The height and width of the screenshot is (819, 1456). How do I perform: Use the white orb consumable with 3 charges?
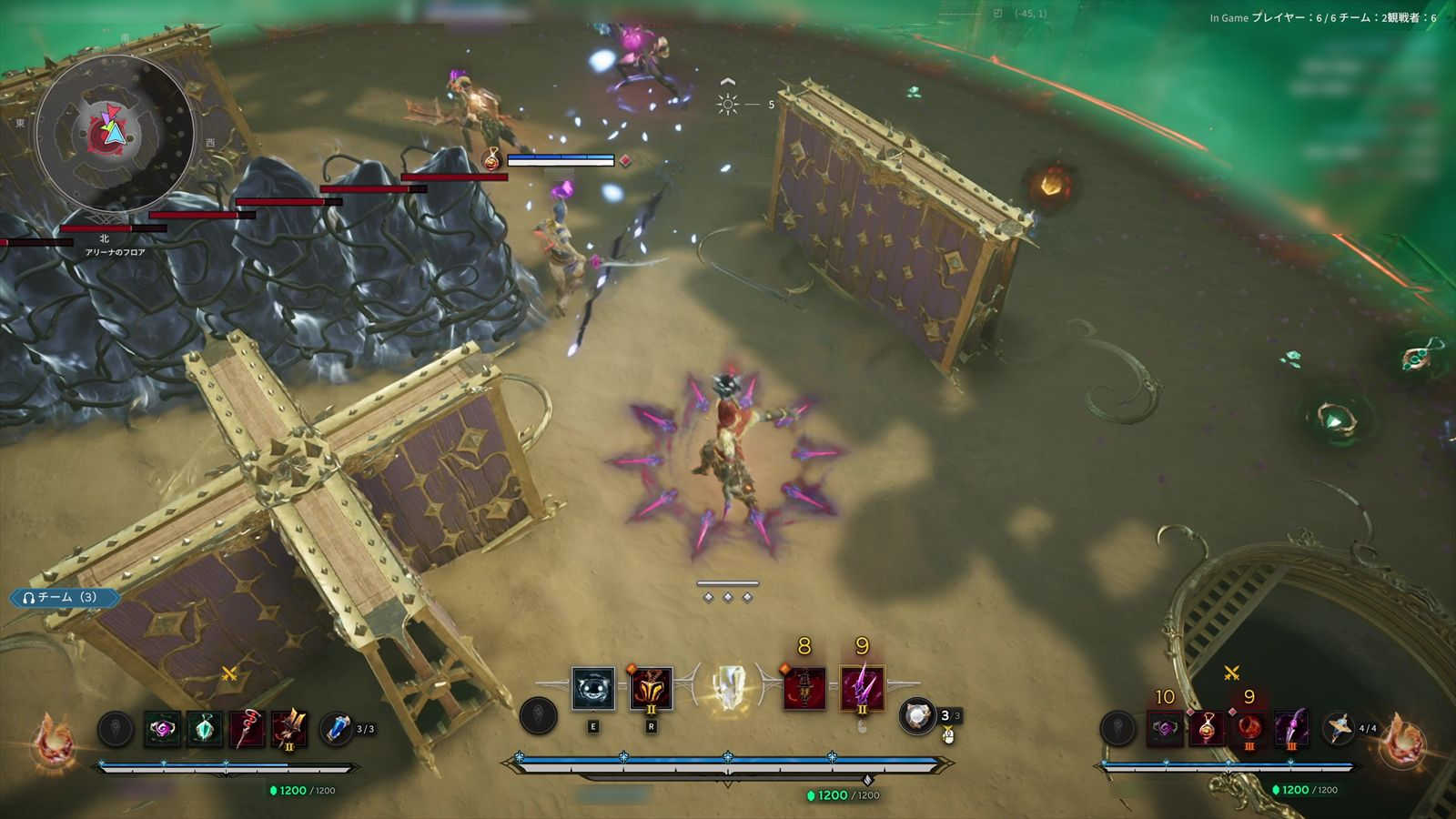point(917,716)
